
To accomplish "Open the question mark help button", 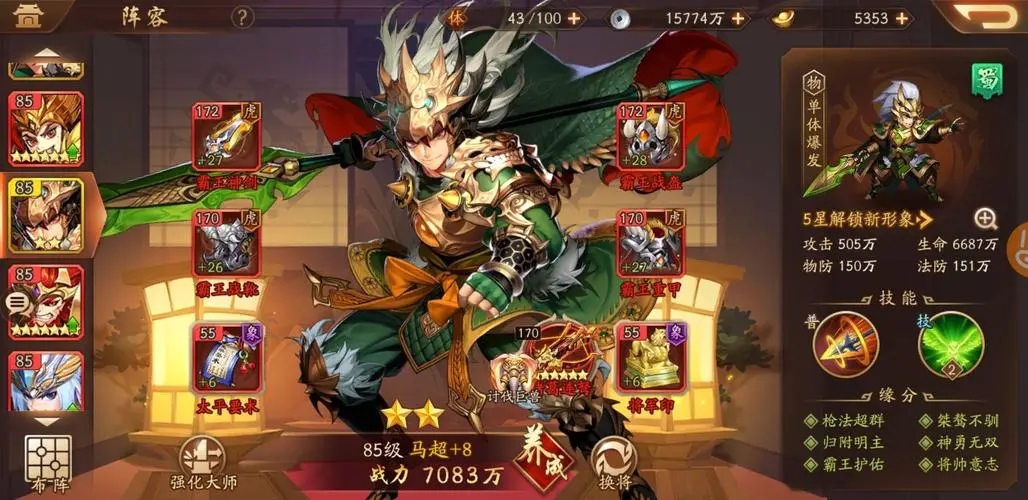I will tap(242, 18).
